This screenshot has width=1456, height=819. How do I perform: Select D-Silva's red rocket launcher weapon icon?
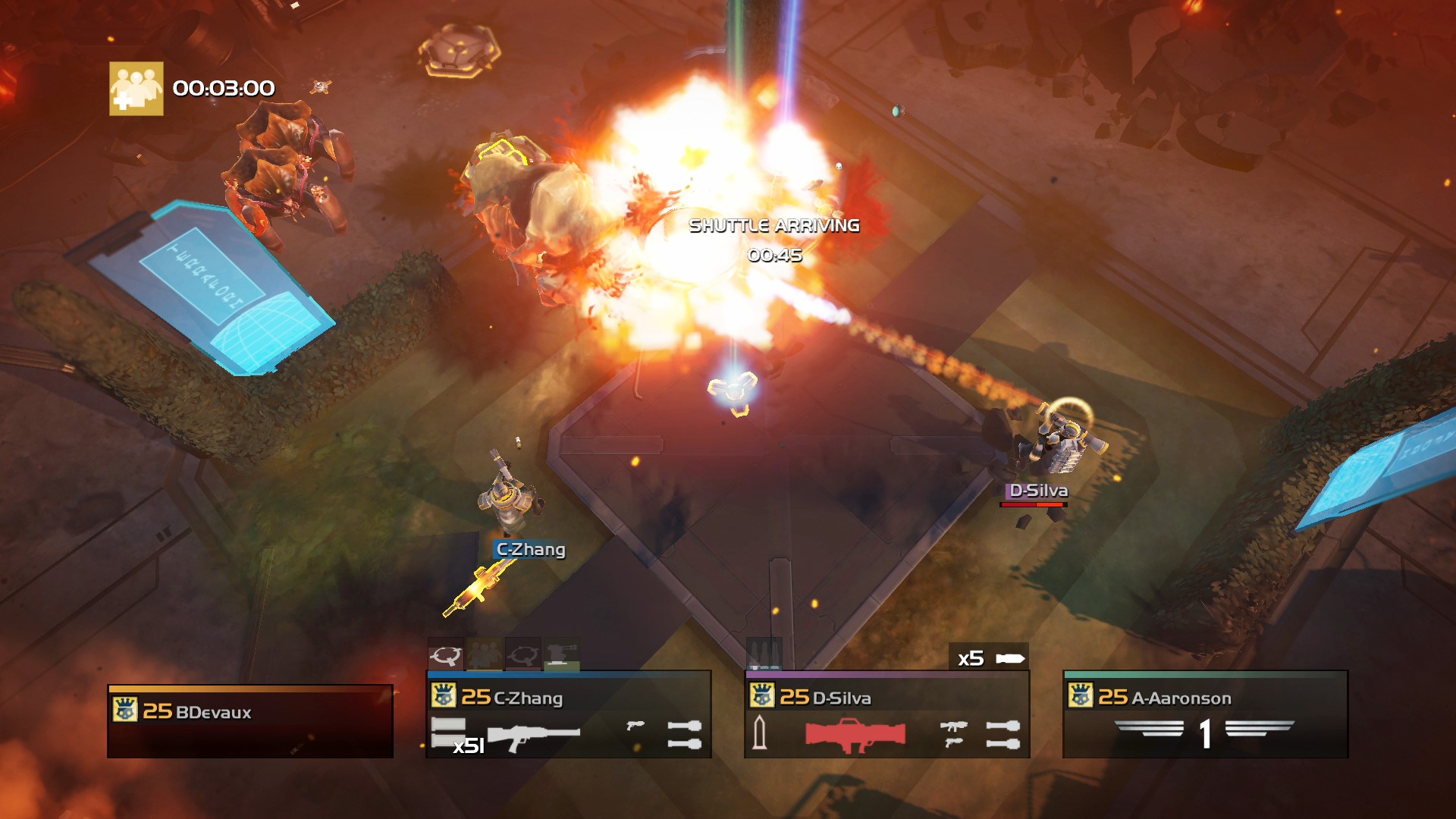(x=855, y=735)
